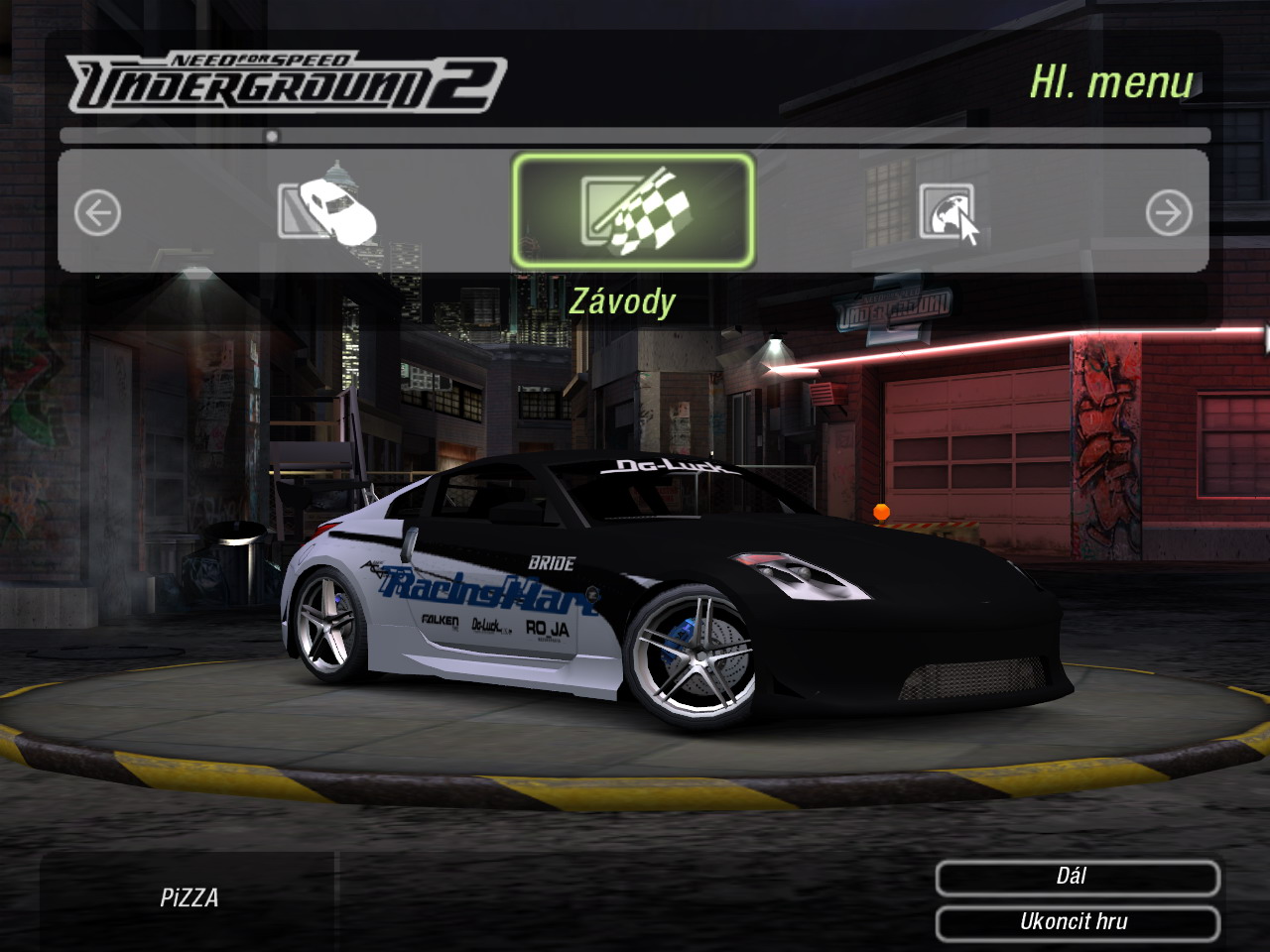Select the highlighted Závody checkered flag icon
The width and height of the screenshot is (1270, 952).
(x=633, y=211)
